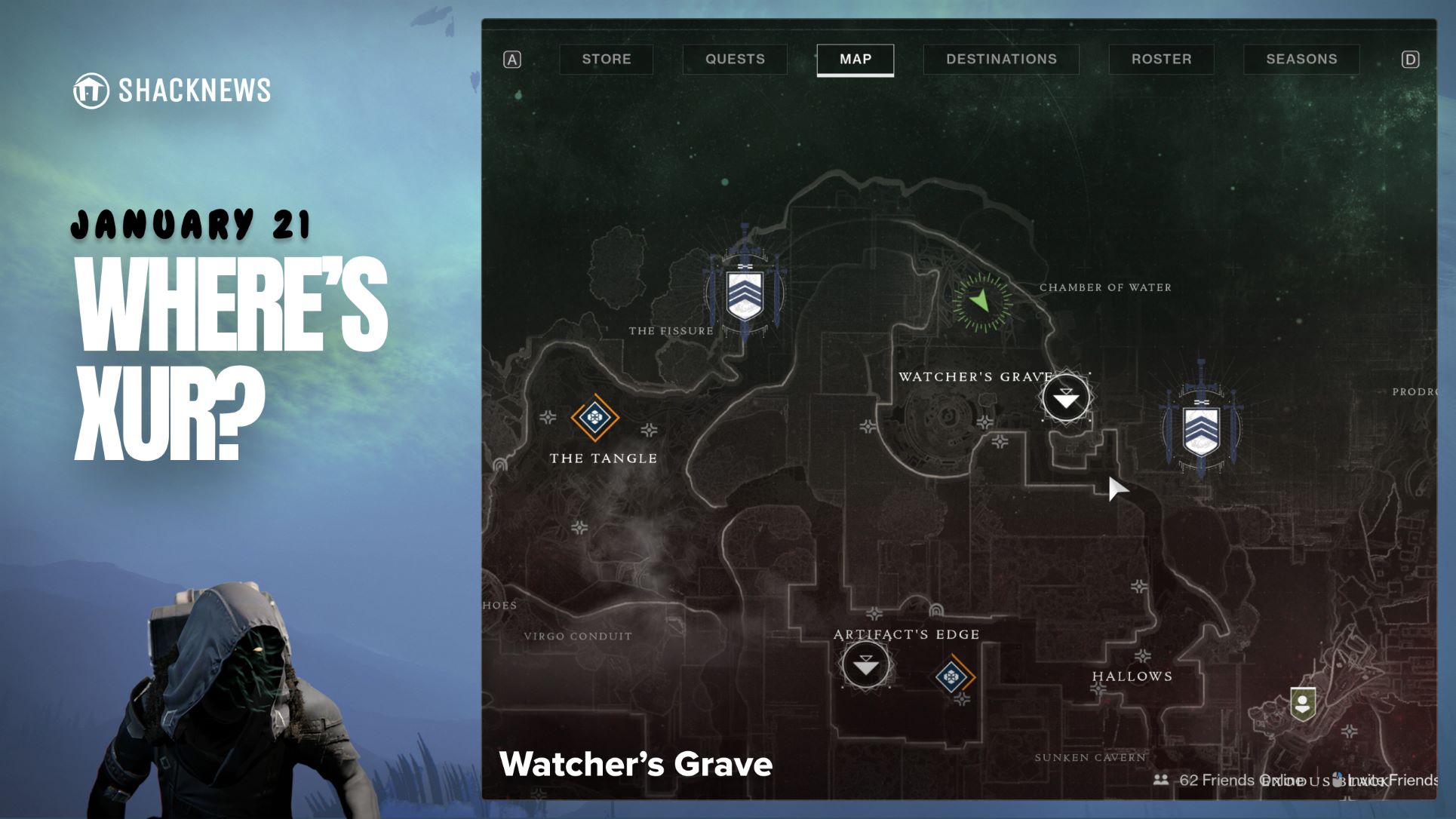Click the currently active MAP tab
The height and width of the screenshot is (819, 1456).
855,60
